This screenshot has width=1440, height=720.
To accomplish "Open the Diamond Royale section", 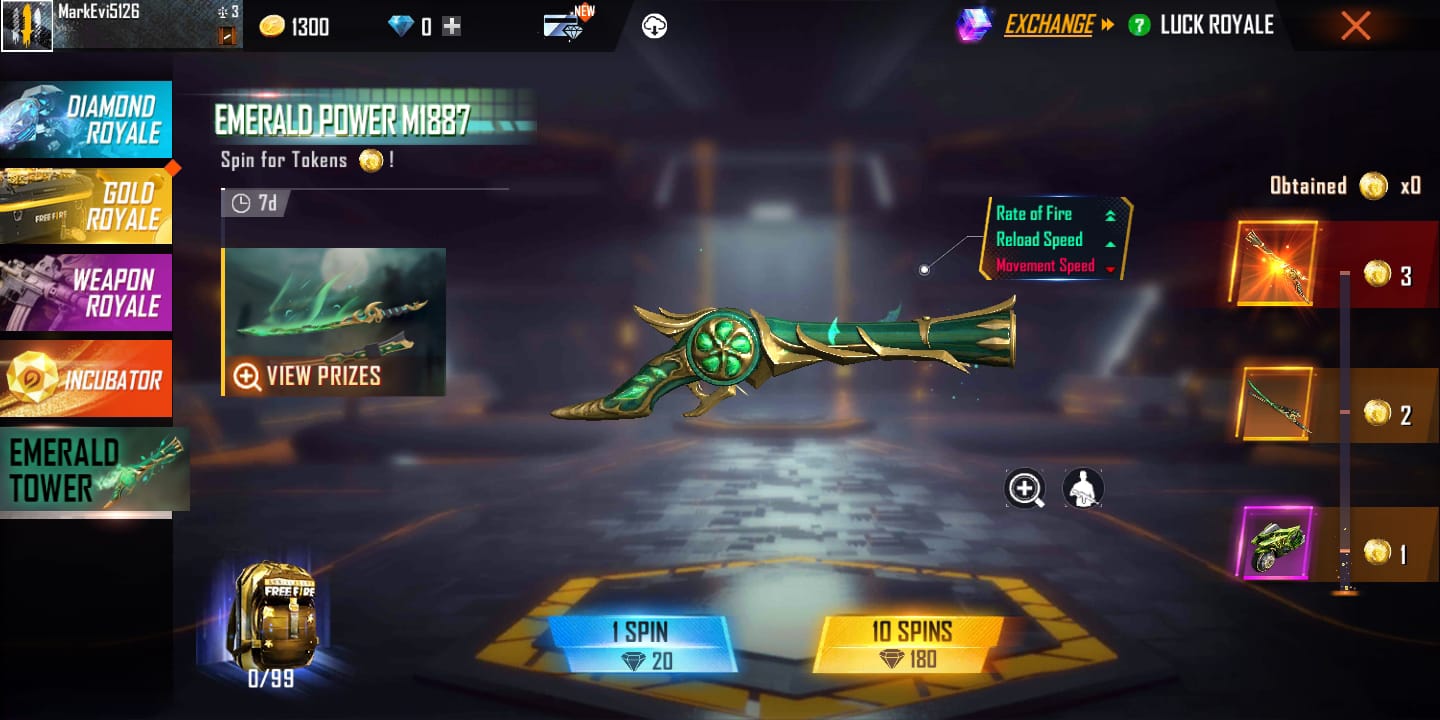I will coord(88,119).
